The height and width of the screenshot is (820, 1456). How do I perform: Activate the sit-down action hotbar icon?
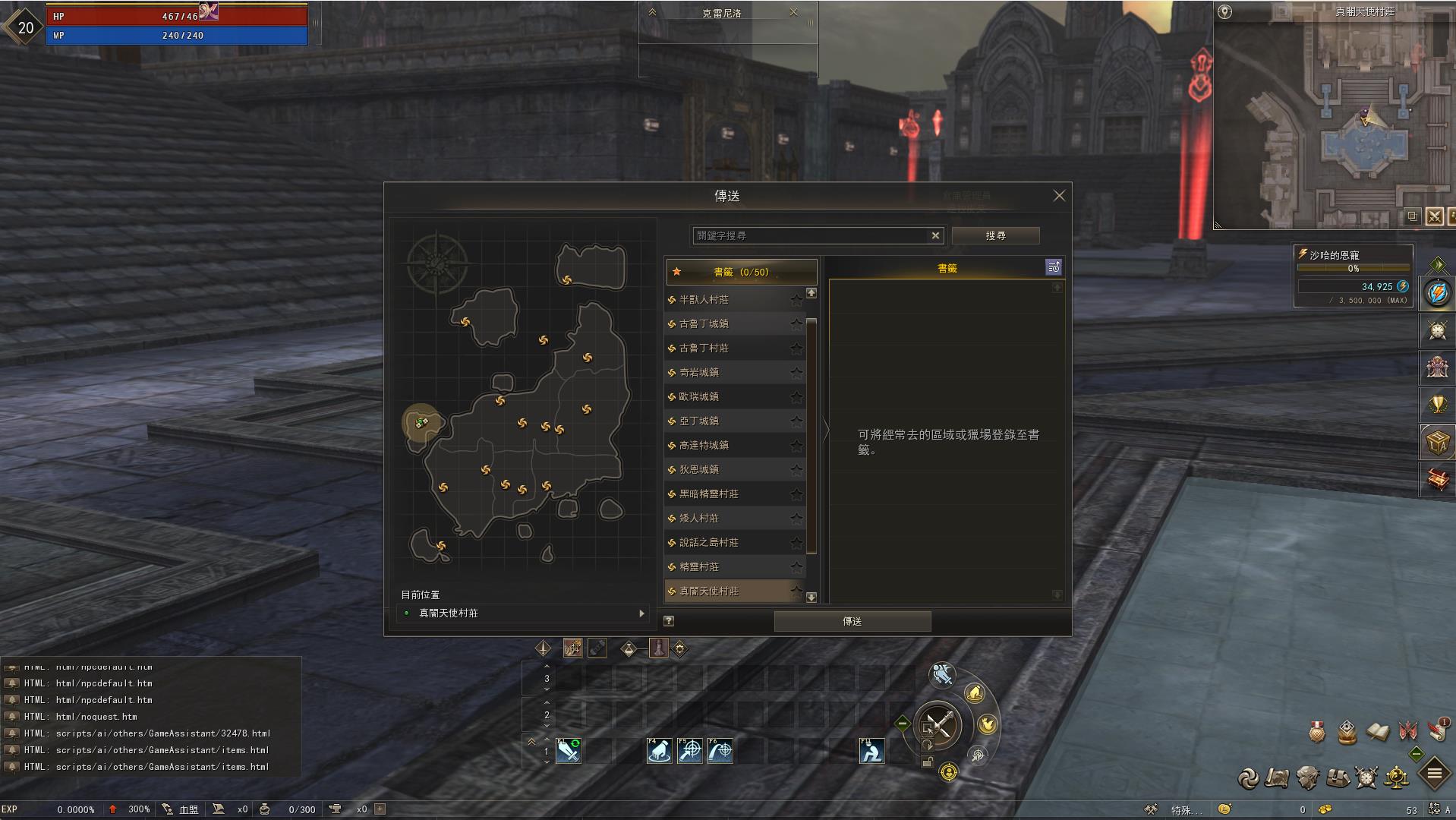[871, 751]
